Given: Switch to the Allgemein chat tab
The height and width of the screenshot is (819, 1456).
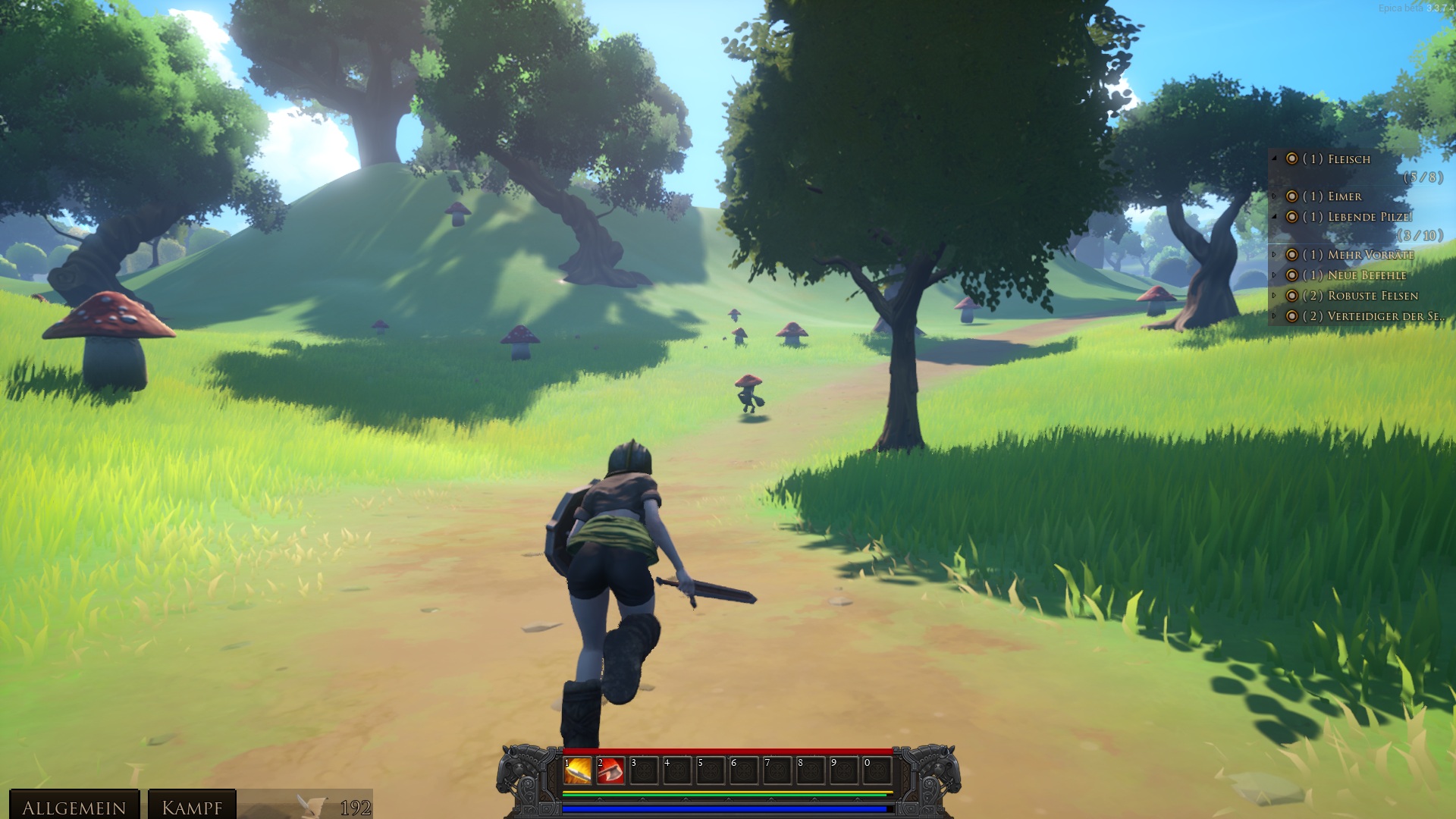Looking at the screenshot, I should pos(74,807).
